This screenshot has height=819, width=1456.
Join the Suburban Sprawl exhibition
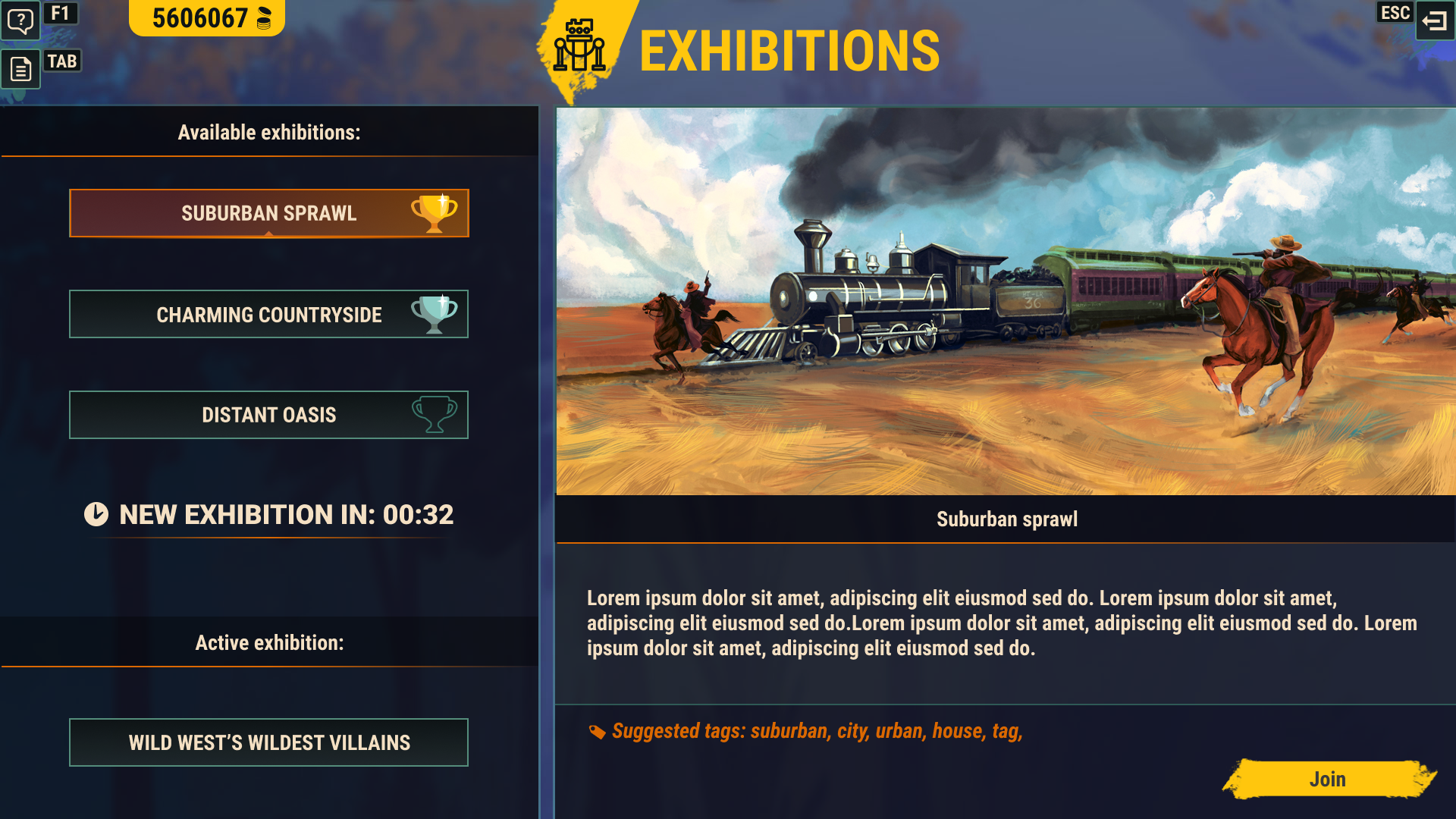coord(1327,779)
